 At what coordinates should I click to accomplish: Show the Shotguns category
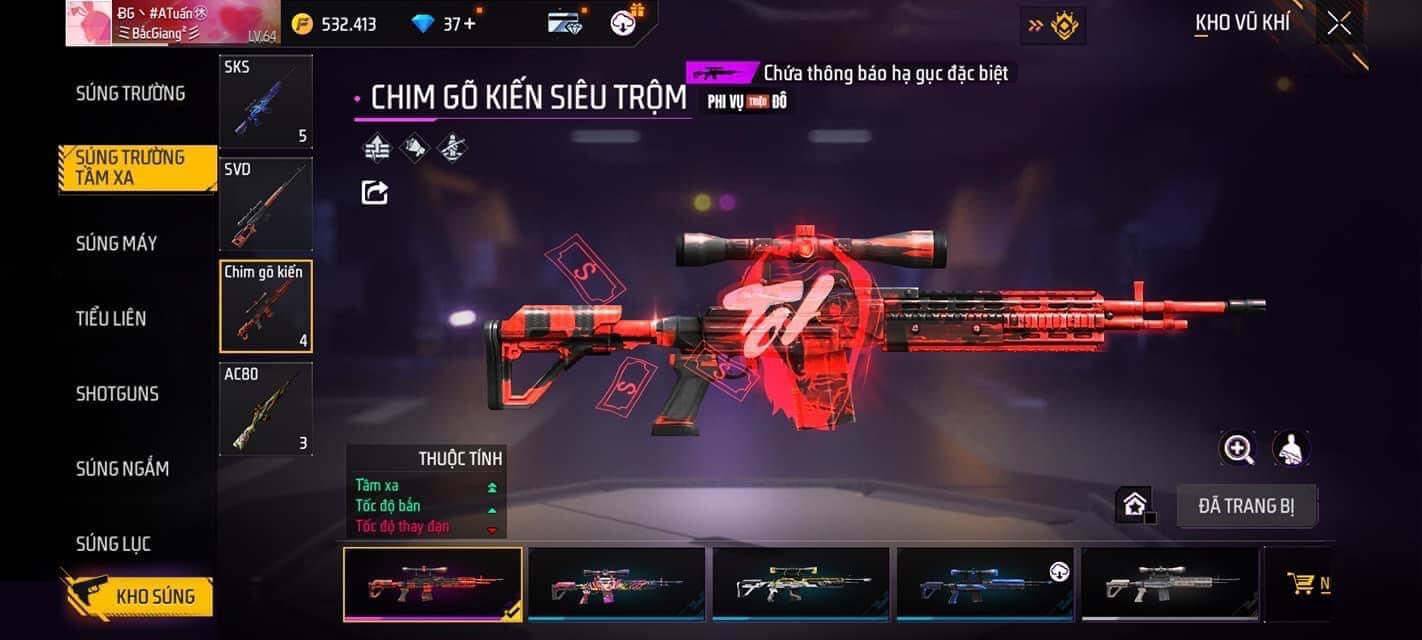(x=117, y=393)
